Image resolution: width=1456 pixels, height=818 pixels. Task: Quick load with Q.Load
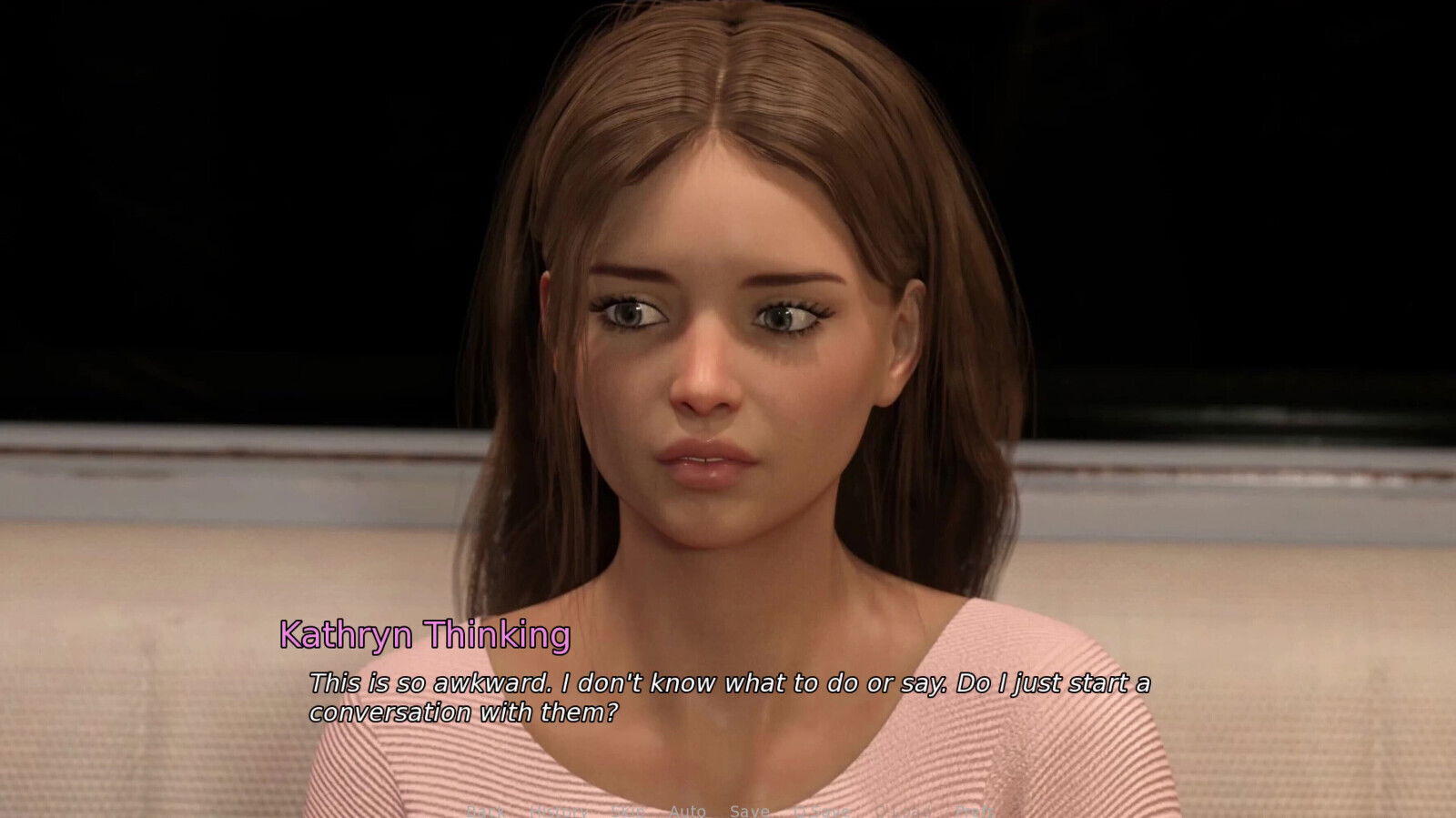[x=905, y=811]
